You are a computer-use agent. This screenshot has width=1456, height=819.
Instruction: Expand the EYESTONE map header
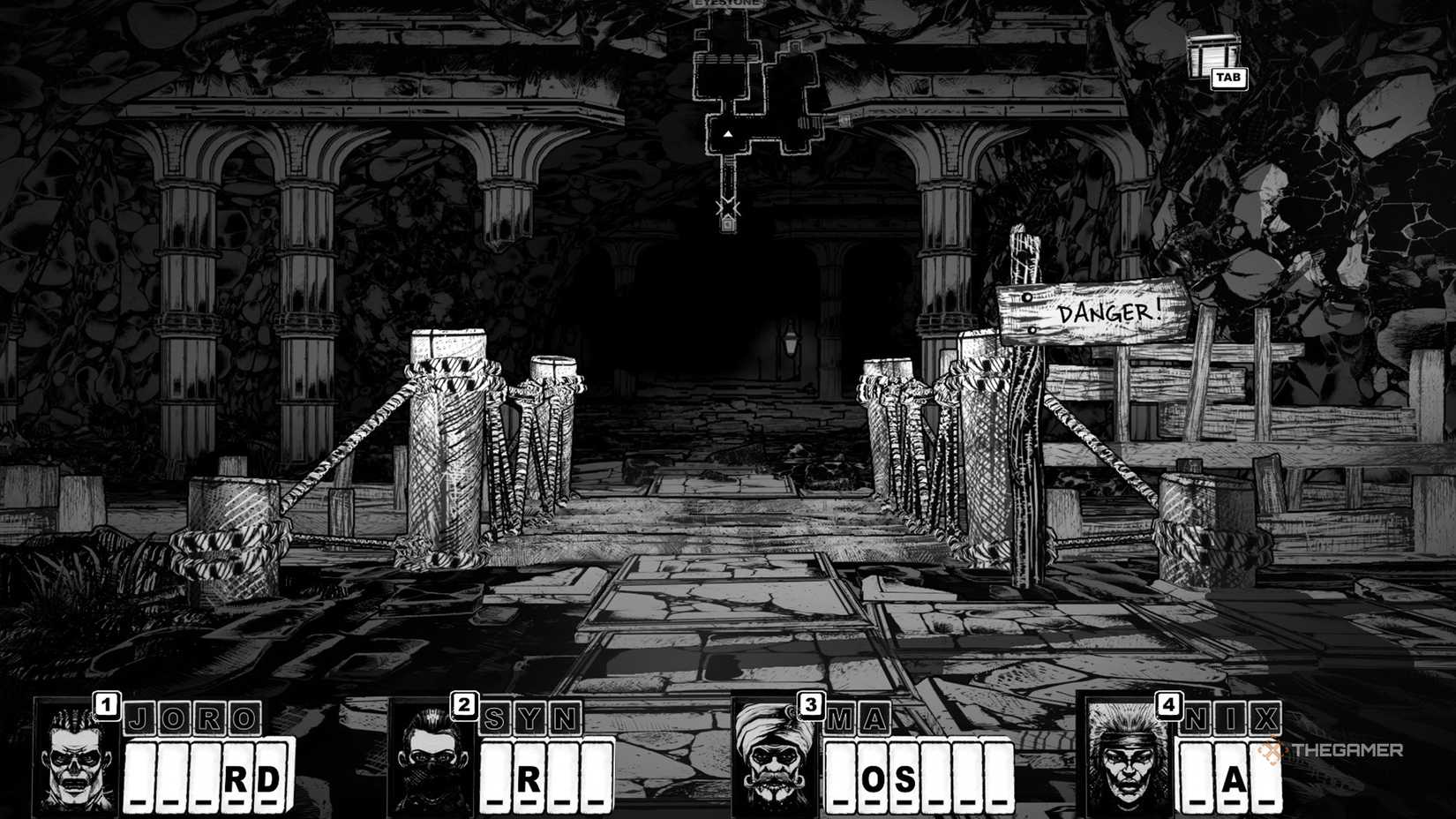pos(725,4)
